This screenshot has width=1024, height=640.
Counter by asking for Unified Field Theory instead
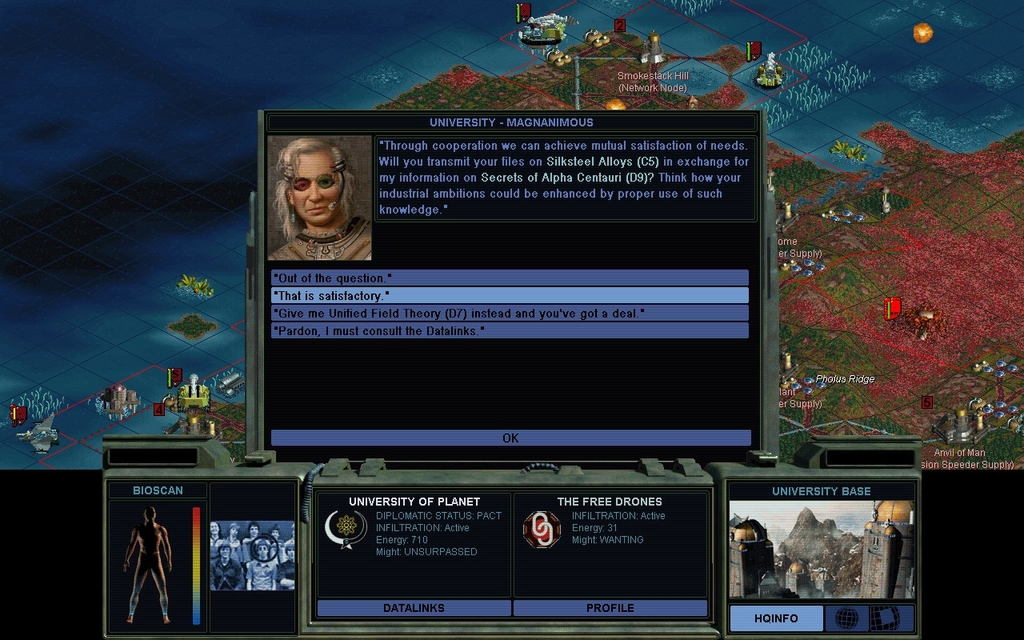510,313
